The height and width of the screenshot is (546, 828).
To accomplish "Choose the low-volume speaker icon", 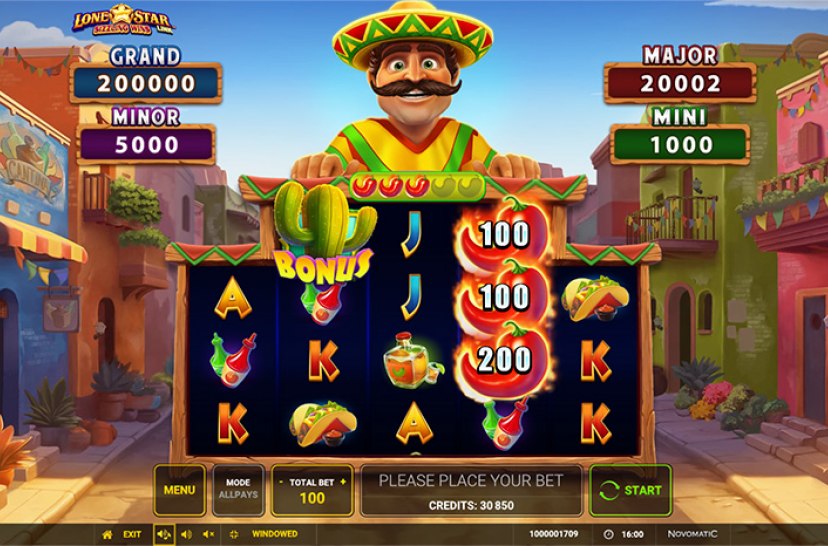I will [186, 535].
